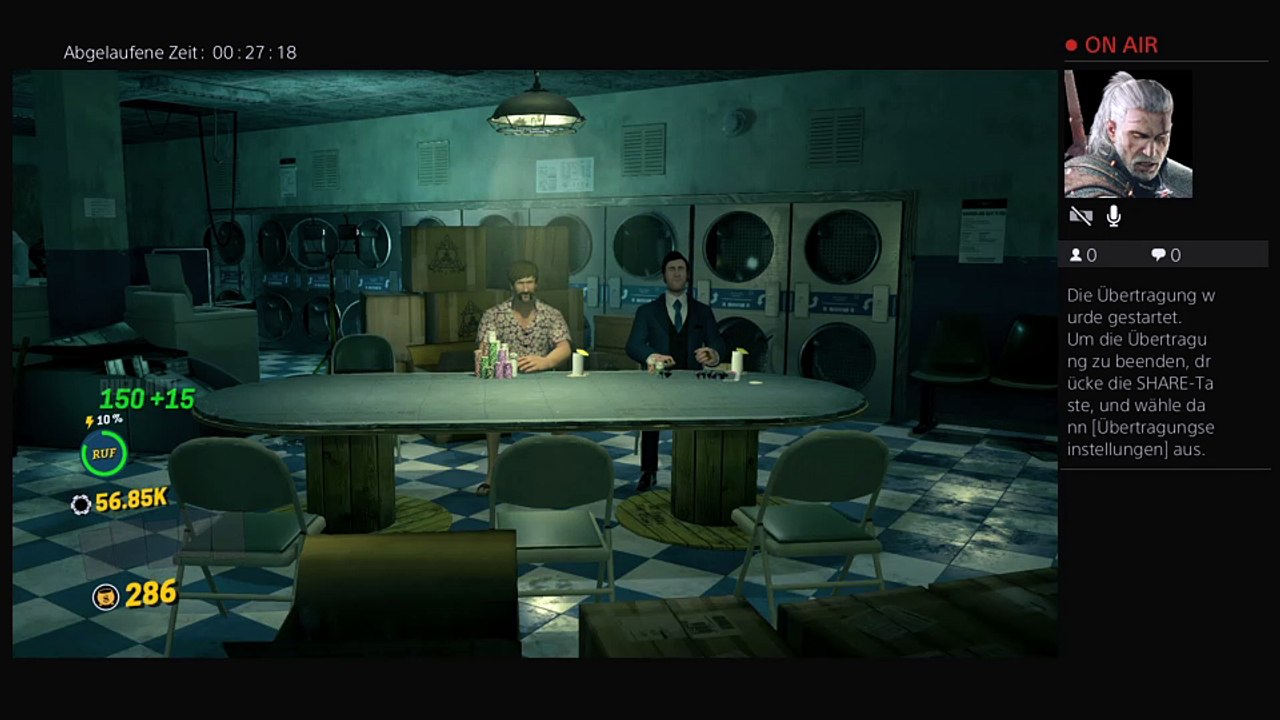Show the stream viewers count icon

[x=1076, y=255]
